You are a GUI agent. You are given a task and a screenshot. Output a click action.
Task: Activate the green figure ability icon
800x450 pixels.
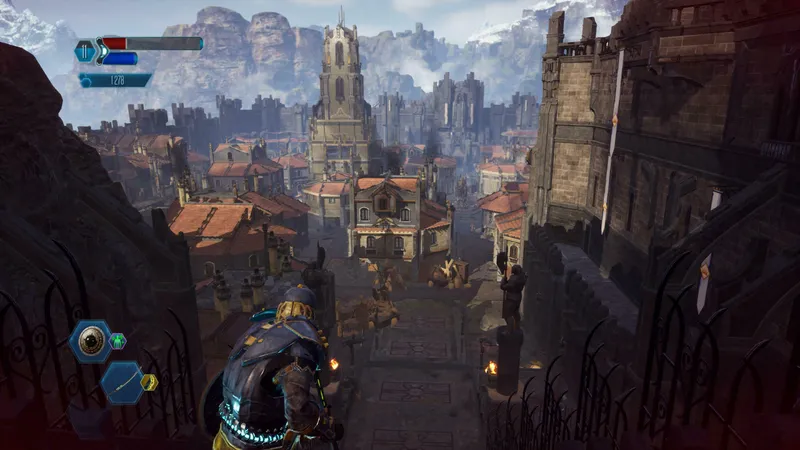point(118,341)
